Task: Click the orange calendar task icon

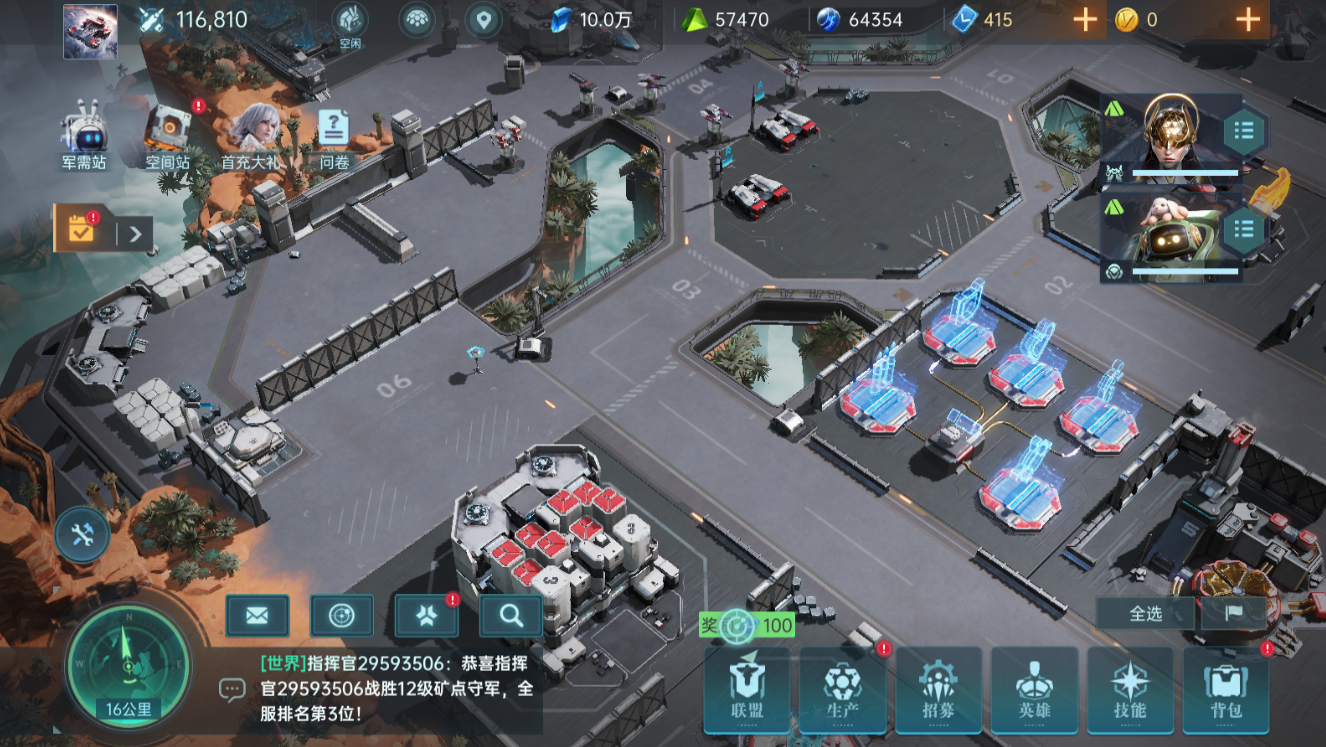Action: 81,230
